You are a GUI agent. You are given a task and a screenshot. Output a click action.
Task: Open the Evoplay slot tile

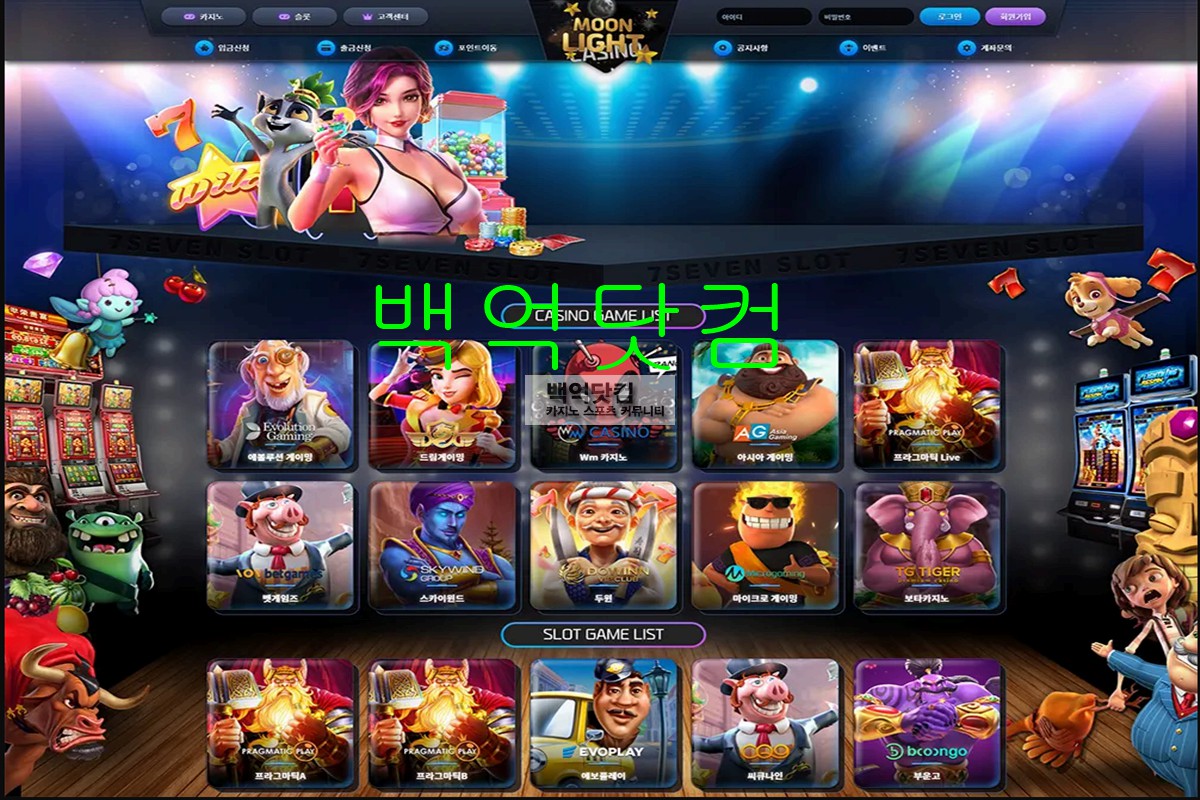tap(603, 722)
